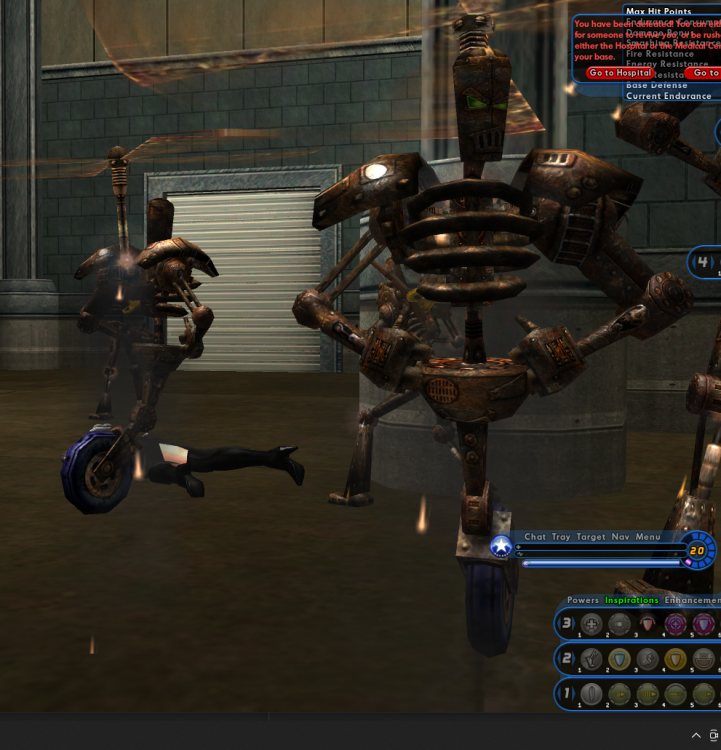Use the magenta crosshair power in tray 3

tap(676, 624)
